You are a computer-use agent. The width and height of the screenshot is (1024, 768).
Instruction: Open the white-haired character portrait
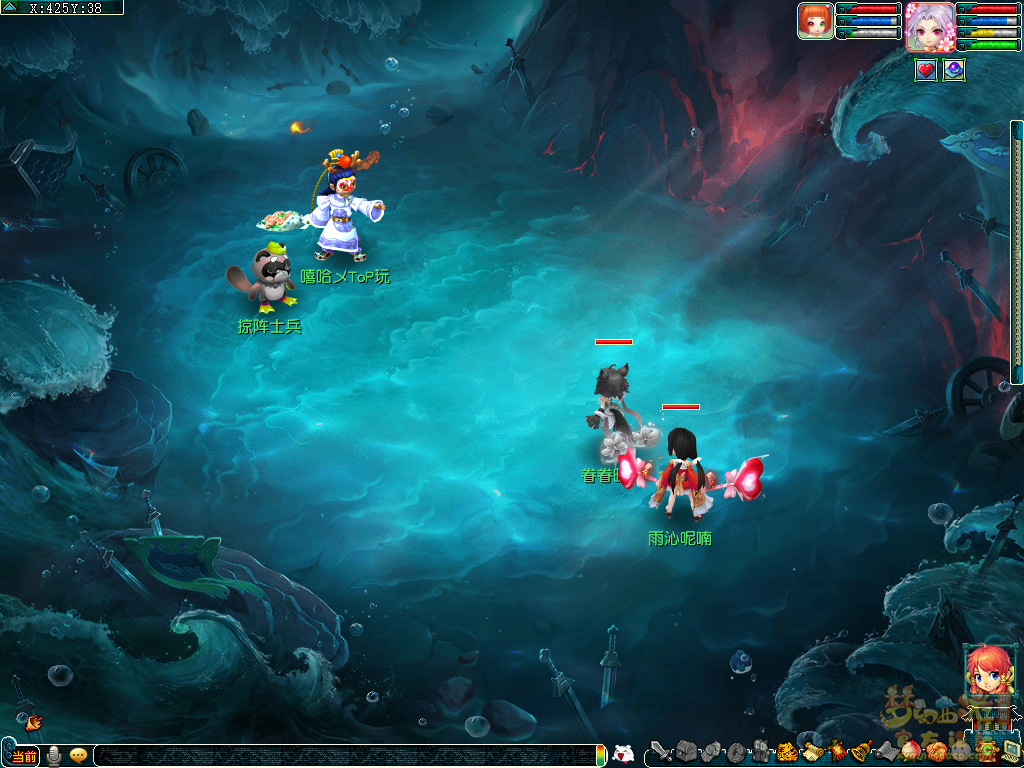[x=930, y=26]
